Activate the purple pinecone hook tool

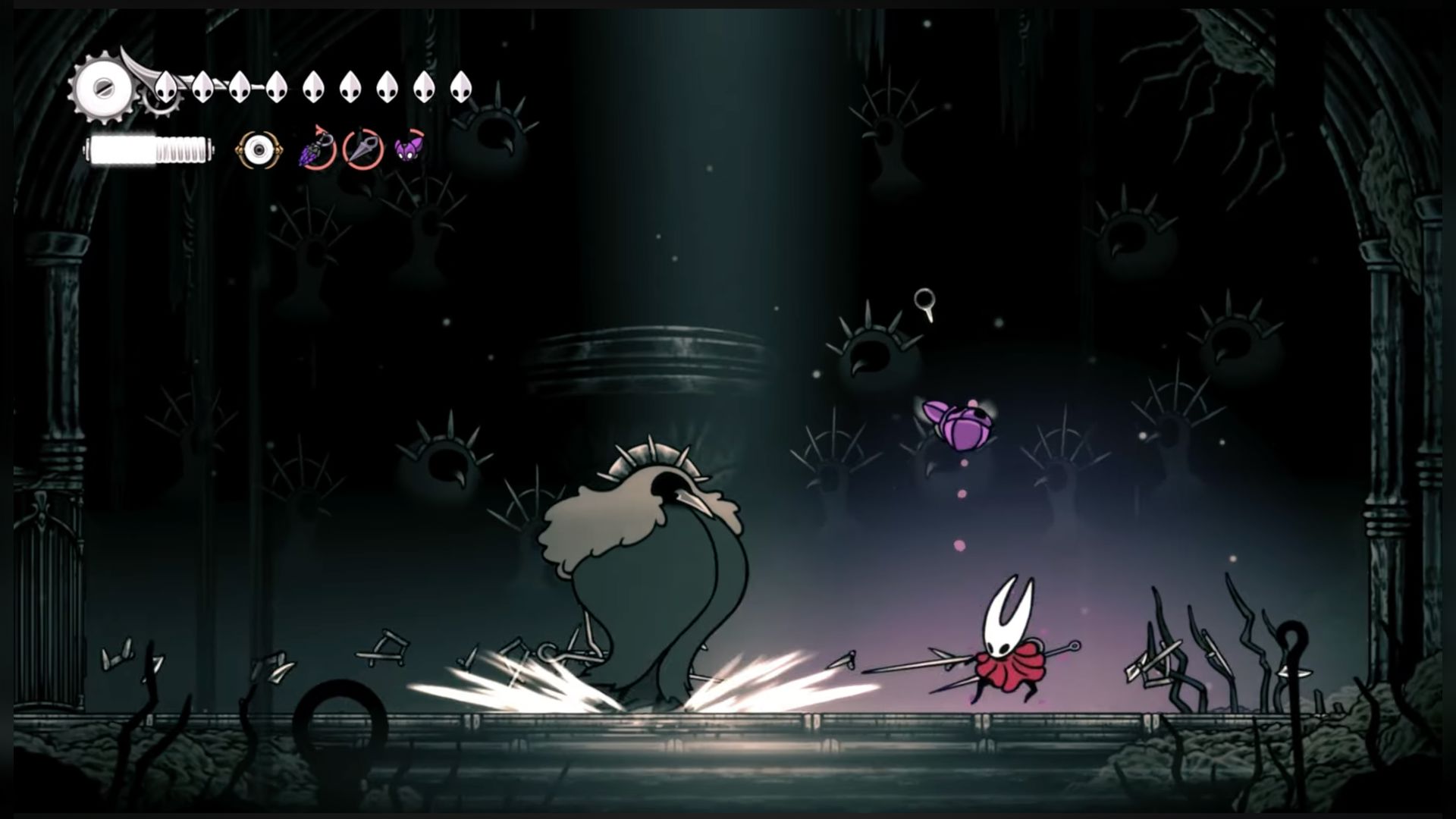point(318,149)
